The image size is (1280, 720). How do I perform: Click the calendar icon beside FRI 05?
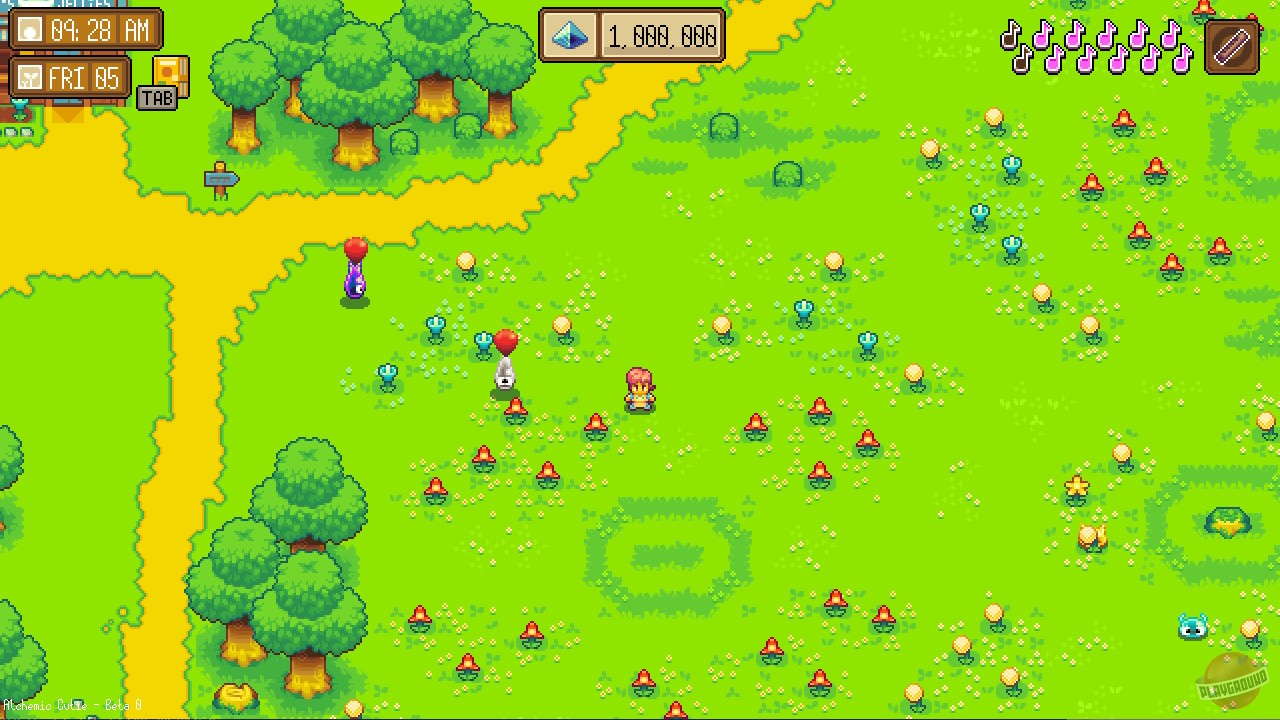point(32,77)
